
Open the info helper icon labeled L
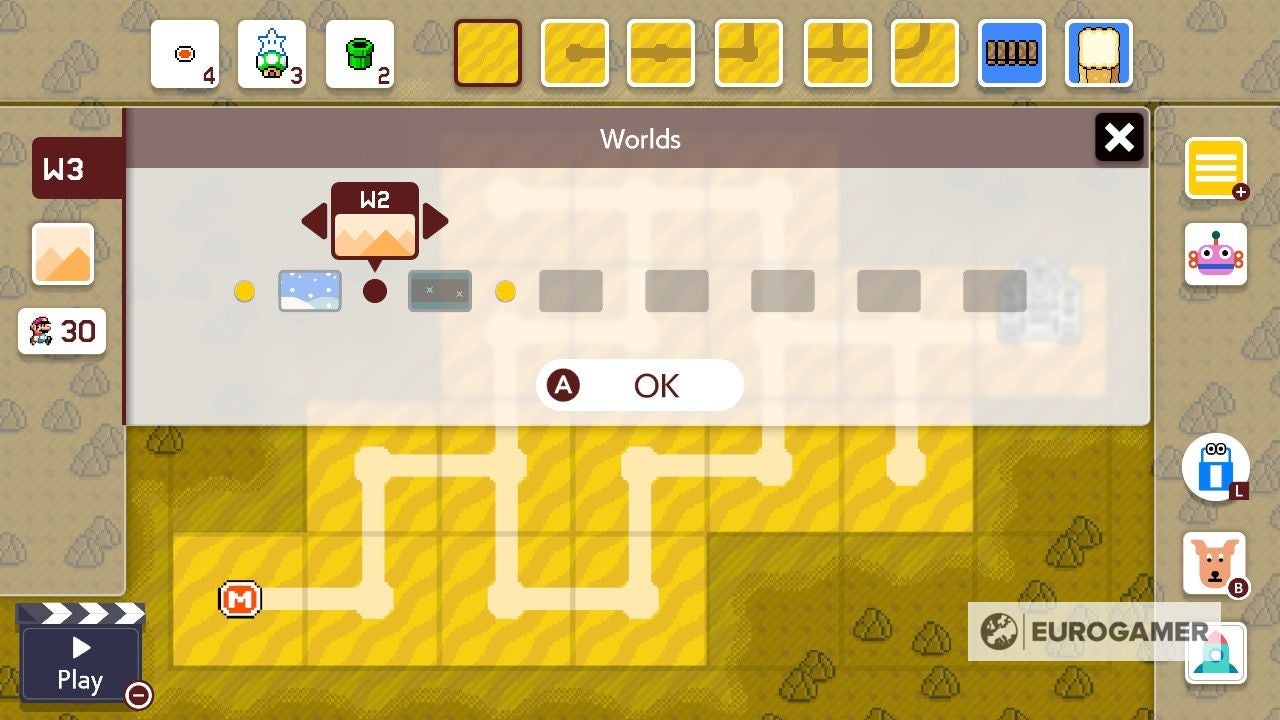coord(1216,467)
